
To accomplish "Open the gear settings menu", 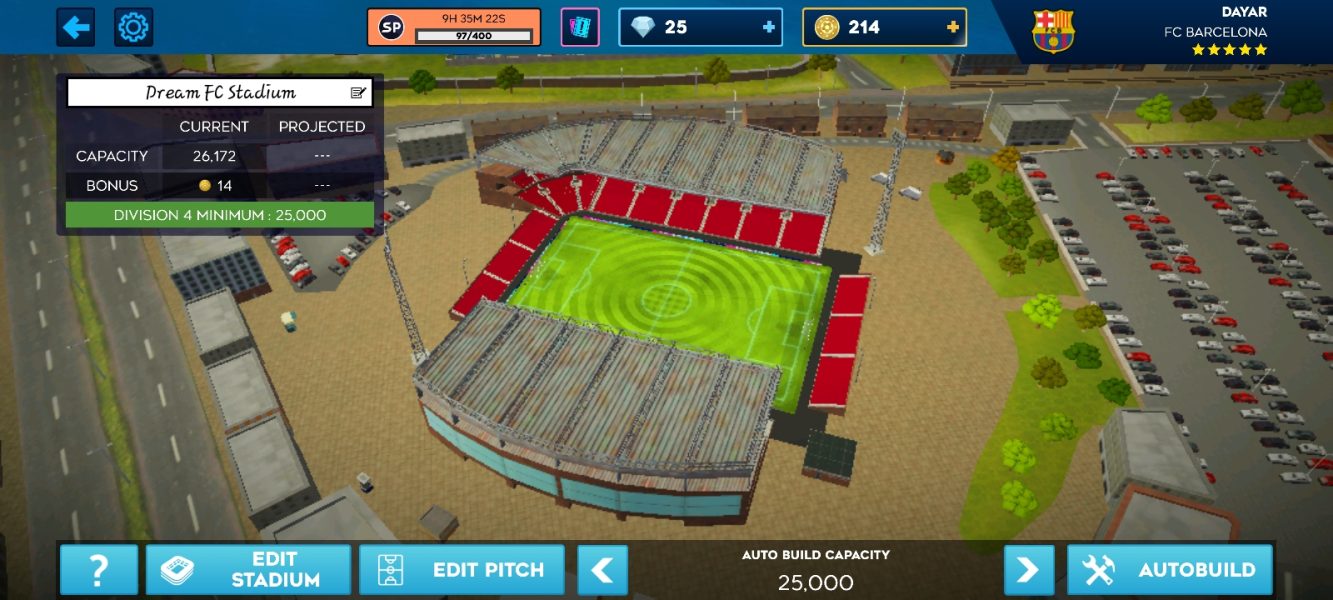I will [x=133, y=27].
